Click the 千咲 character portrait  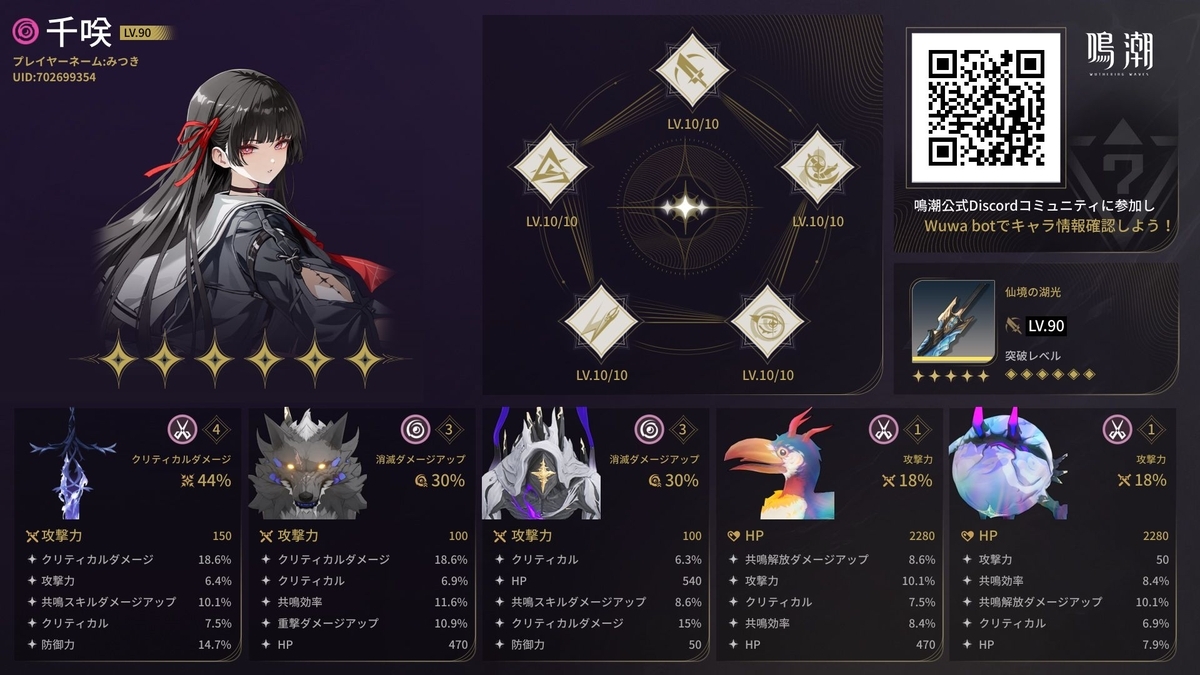coord(240,210)
